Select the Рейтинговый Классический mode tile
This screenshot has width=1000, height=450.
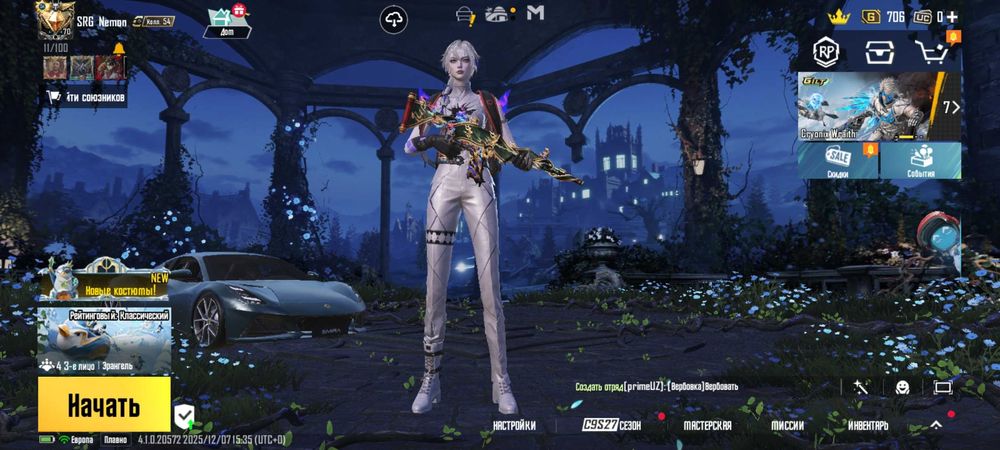point(104,339)
